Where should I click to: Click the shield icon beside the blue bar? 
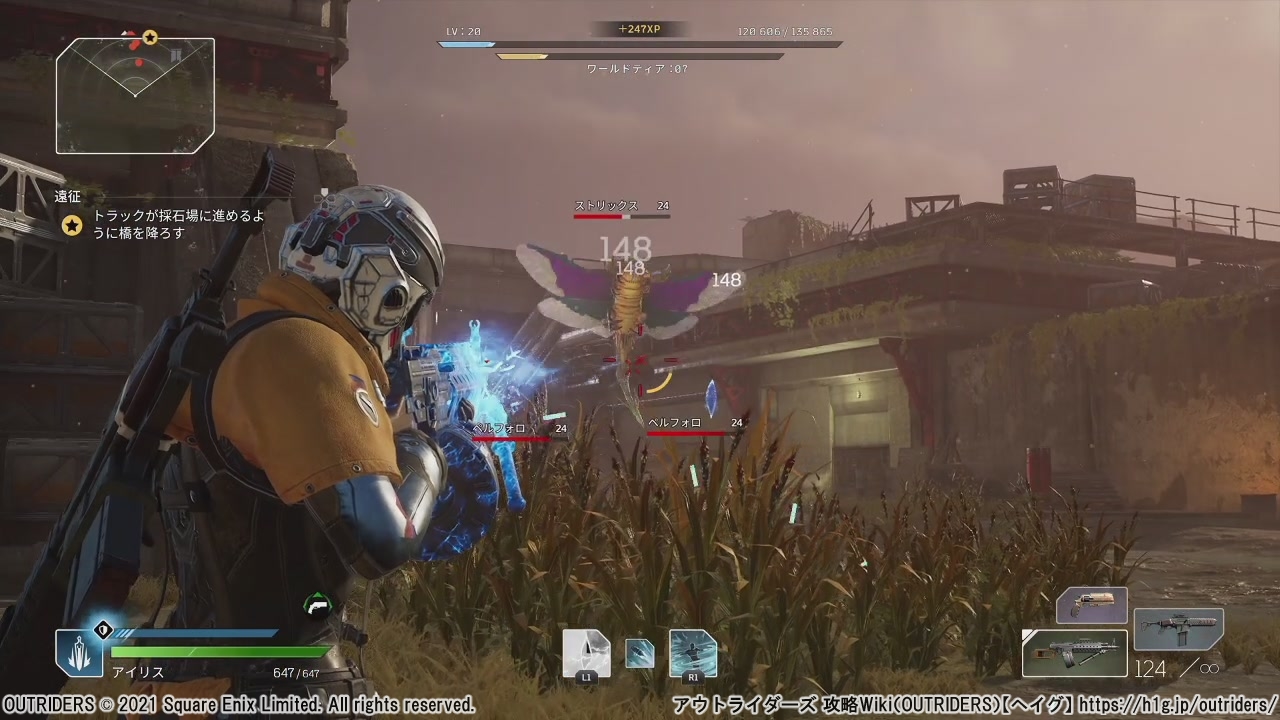[x=101, y=631]
